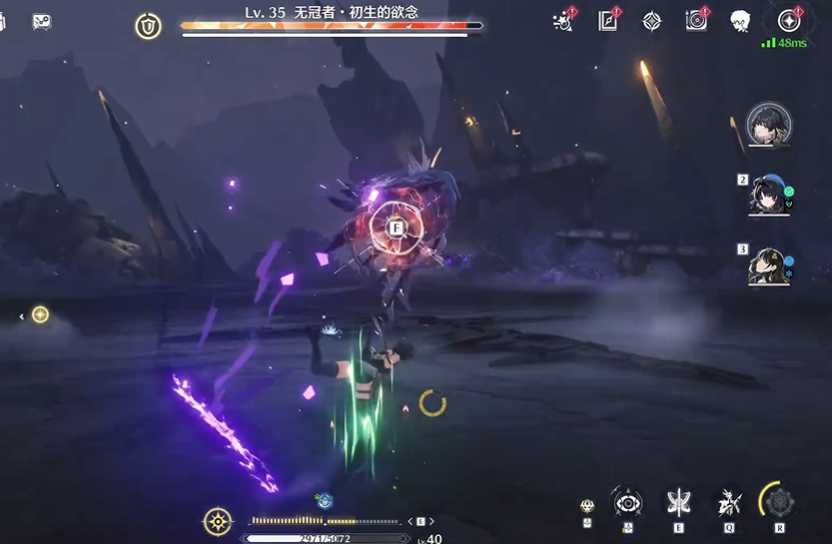
Task: Switch to the second team character portrait
Action: click(768, 194)
